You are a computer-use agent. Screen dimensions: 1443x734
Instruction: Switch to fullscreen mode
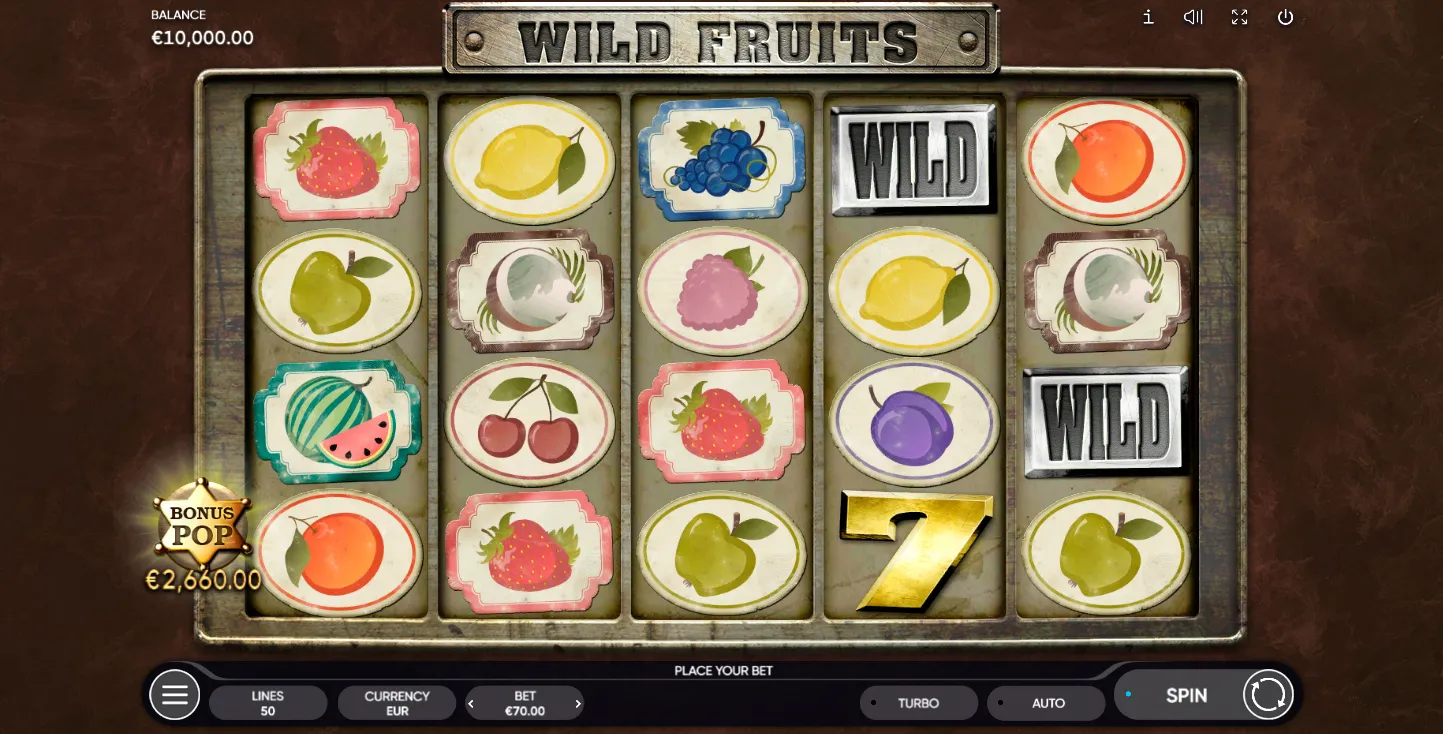point(1240,17)
